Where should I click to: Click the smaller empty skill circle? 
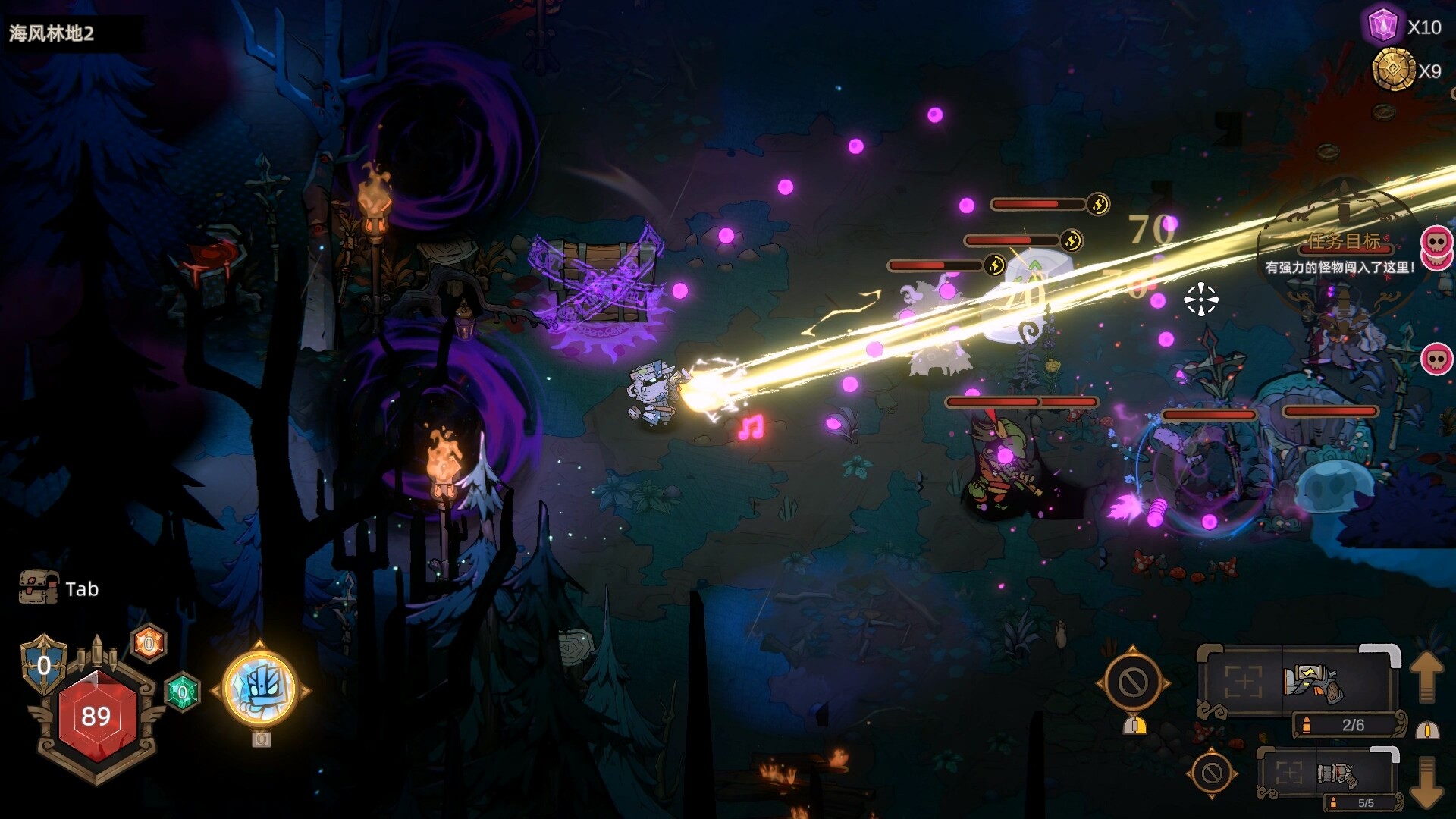coord(1211,773)
